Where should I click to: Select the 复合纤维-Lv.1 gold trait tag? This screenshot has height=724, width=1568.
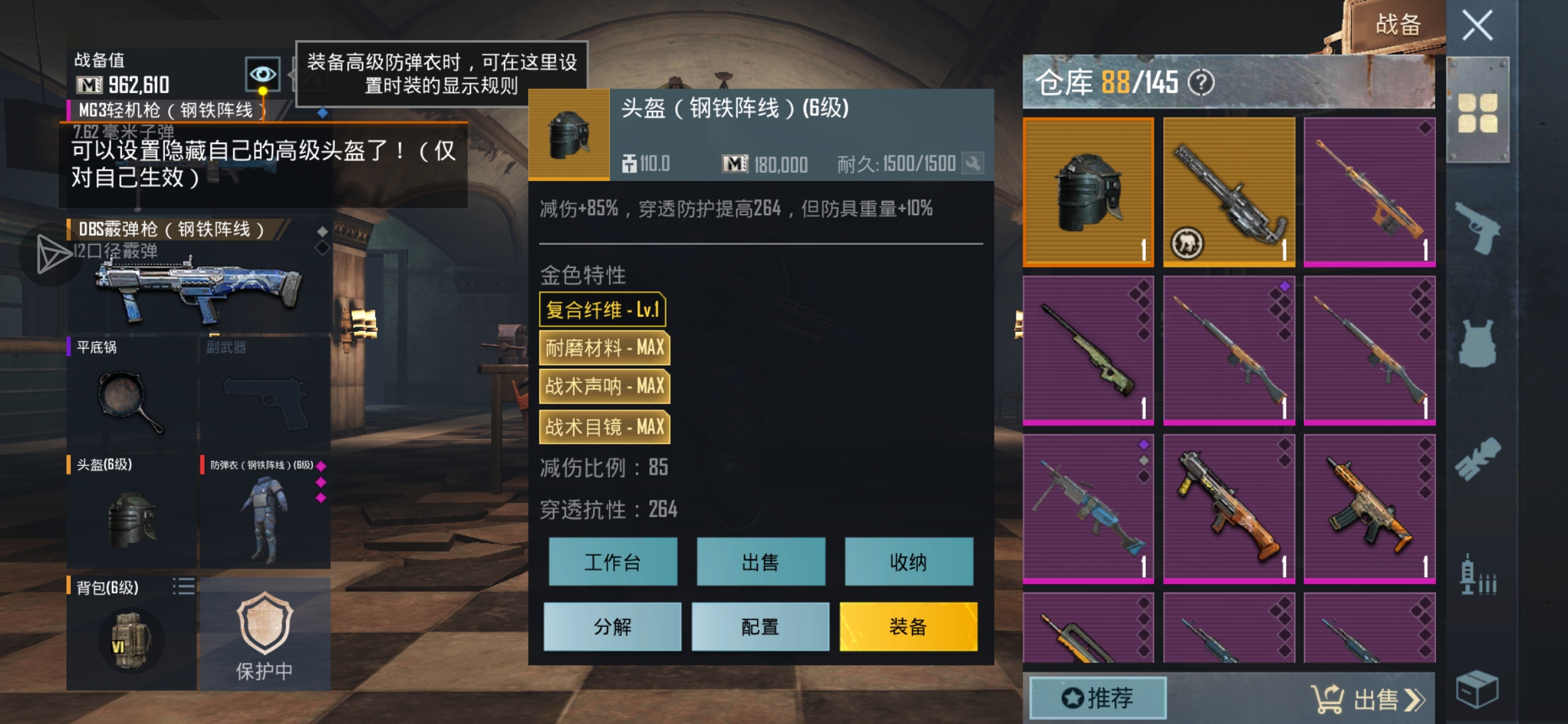pyautogui.click(x=603, y=310)
